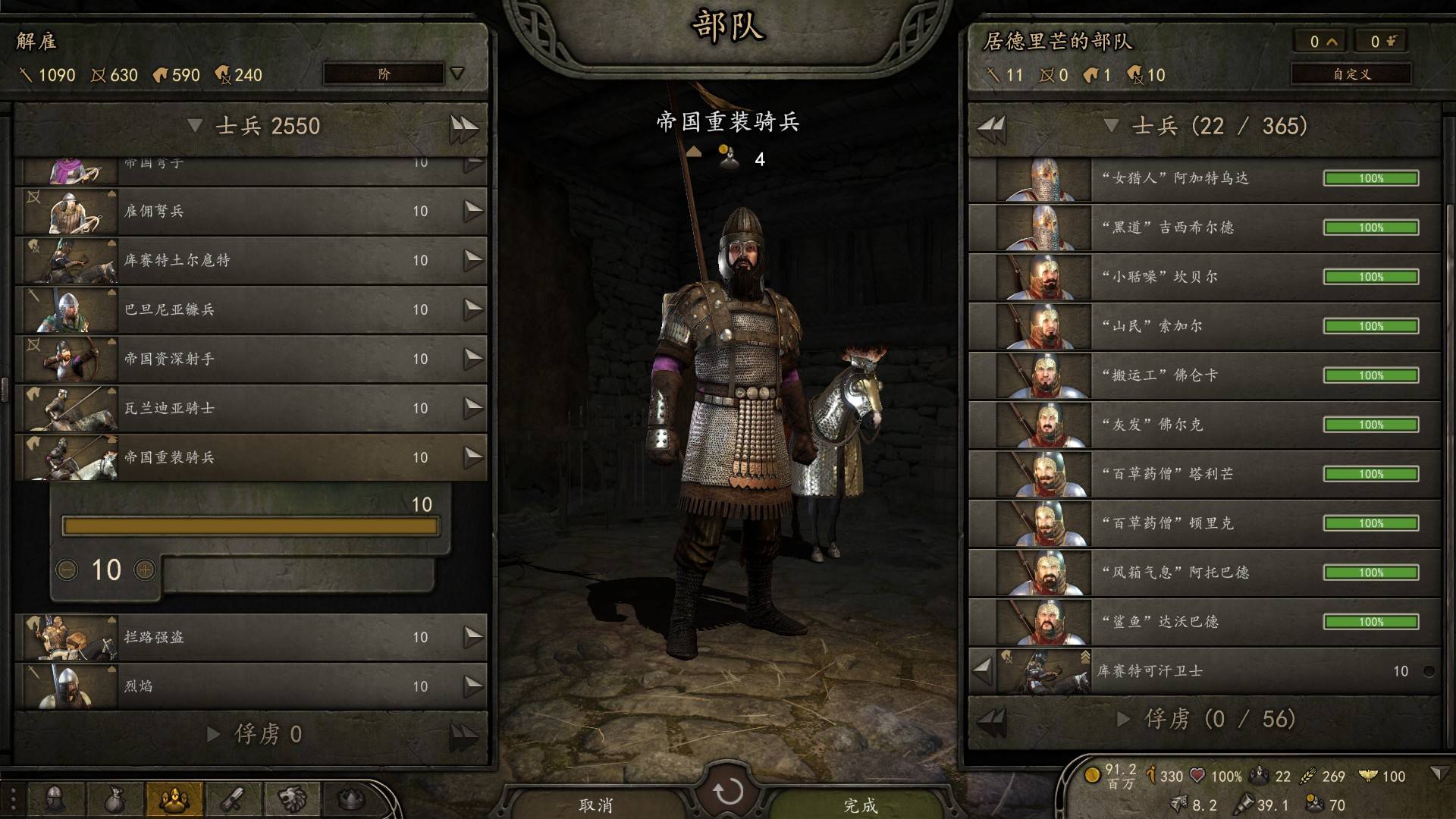Reset changes with the circular arrow button
Screen dimensions: 1456x819
click(x=728, y=791)
